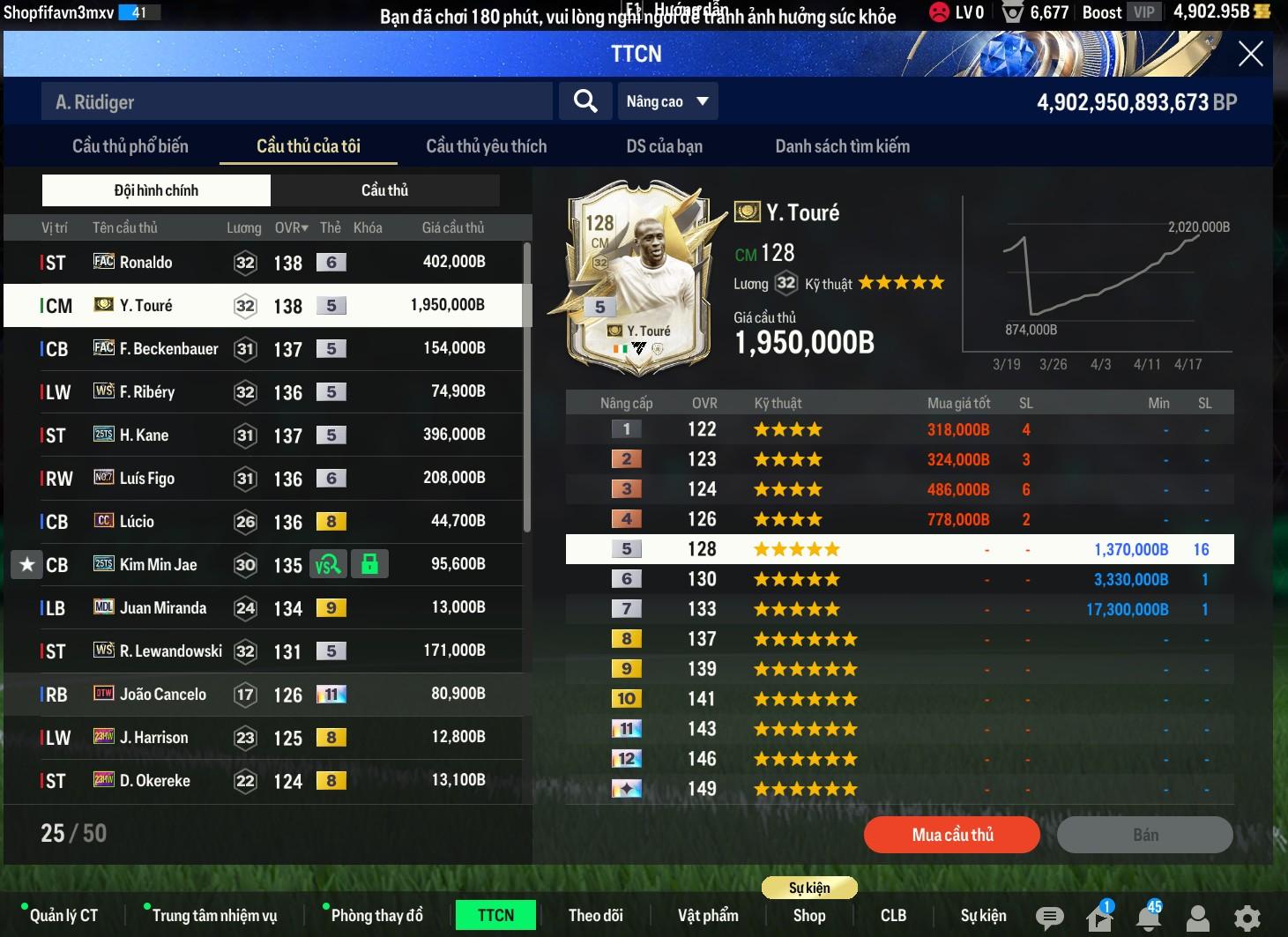Open the Nâng cao dropdown

click(x=667, y=101)
